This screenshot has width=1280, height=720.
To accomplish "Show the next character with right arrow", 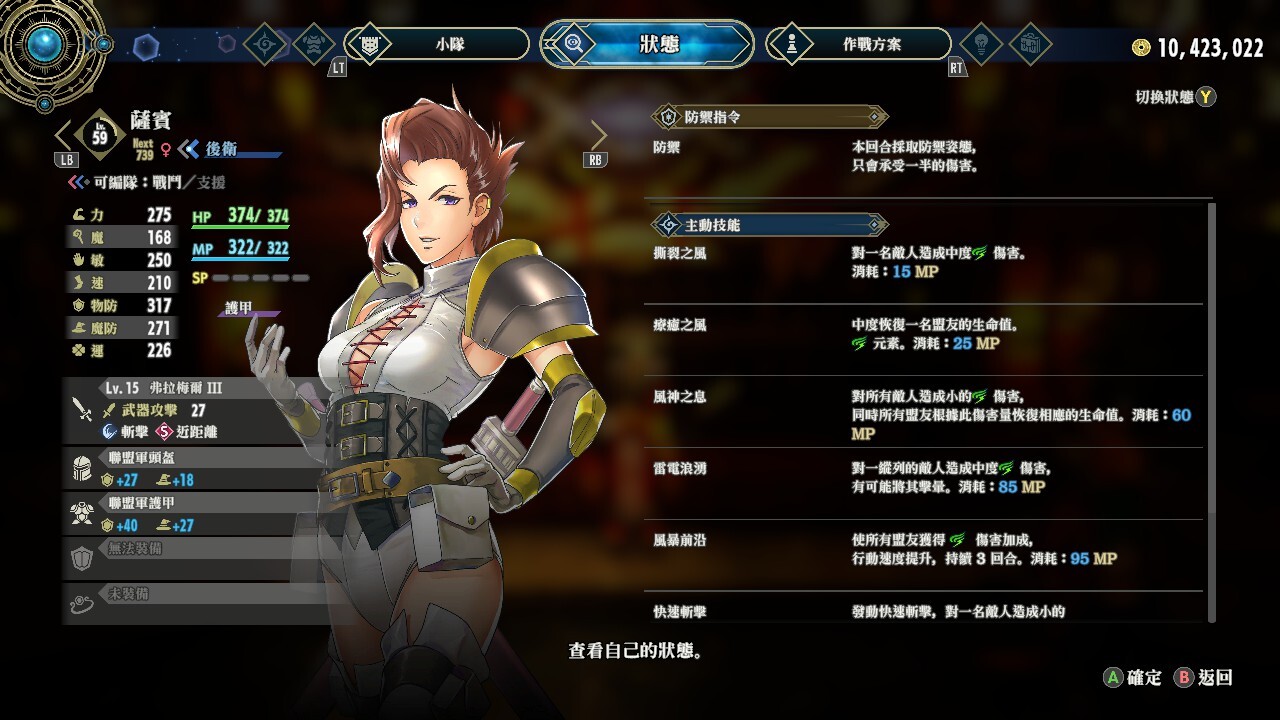I will pos(598,135).
